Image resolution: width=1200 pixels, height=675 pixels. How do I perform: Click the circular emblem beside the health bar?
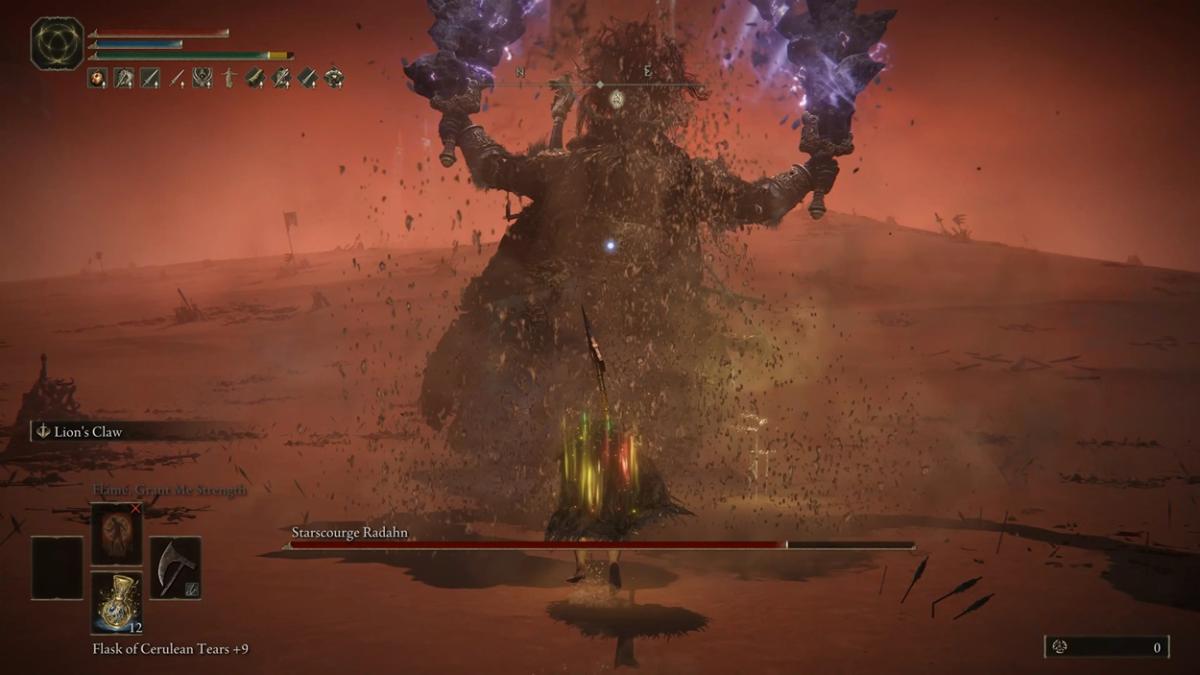click(57, 43)
